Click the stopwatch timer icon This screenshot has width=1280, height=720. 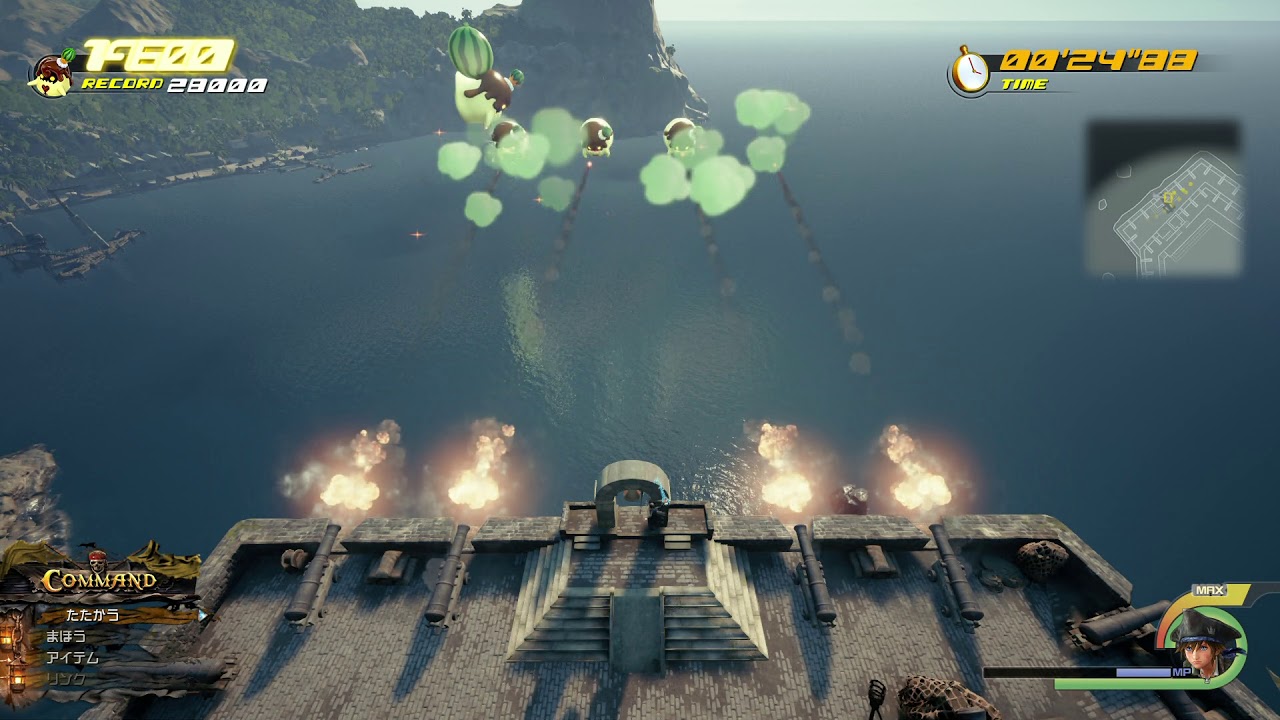point(968,70)
